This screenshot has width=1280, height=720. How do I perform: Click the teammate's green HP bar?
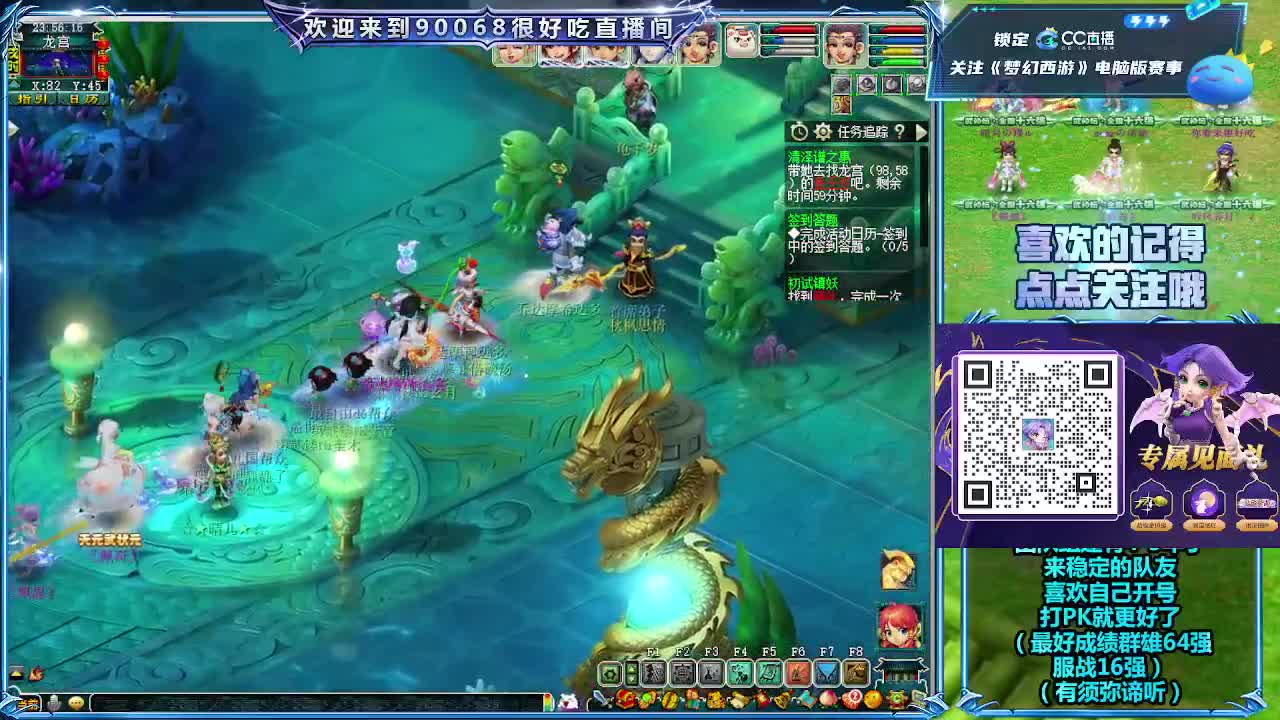[x=900, y=59]
